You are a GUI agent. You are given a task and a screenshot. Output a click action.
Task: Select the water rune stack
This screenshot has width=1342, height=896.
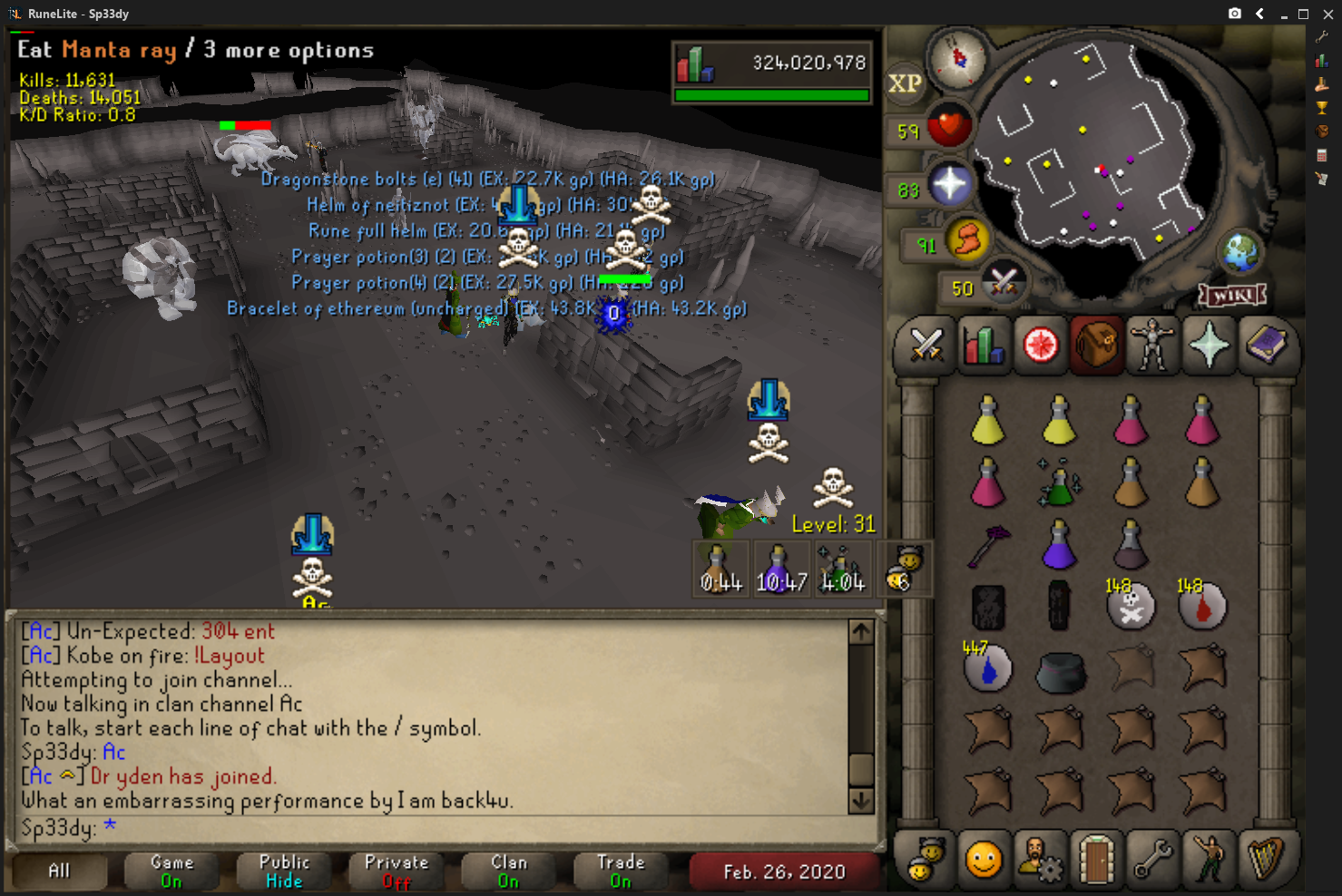(987, 667)
